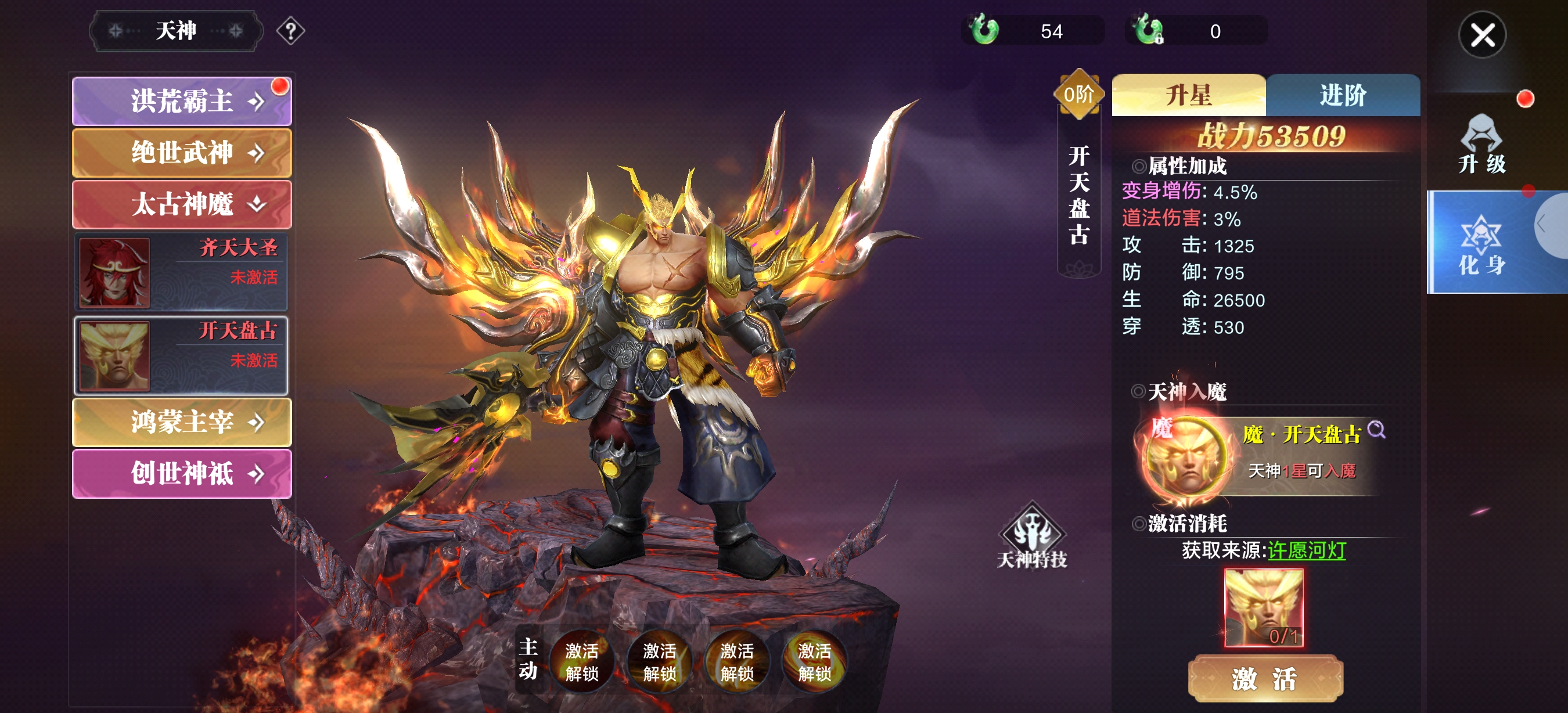Select 开天盘古 from the deity list
The width and height of the screenshot is (1568, 713).
(181, 356)
